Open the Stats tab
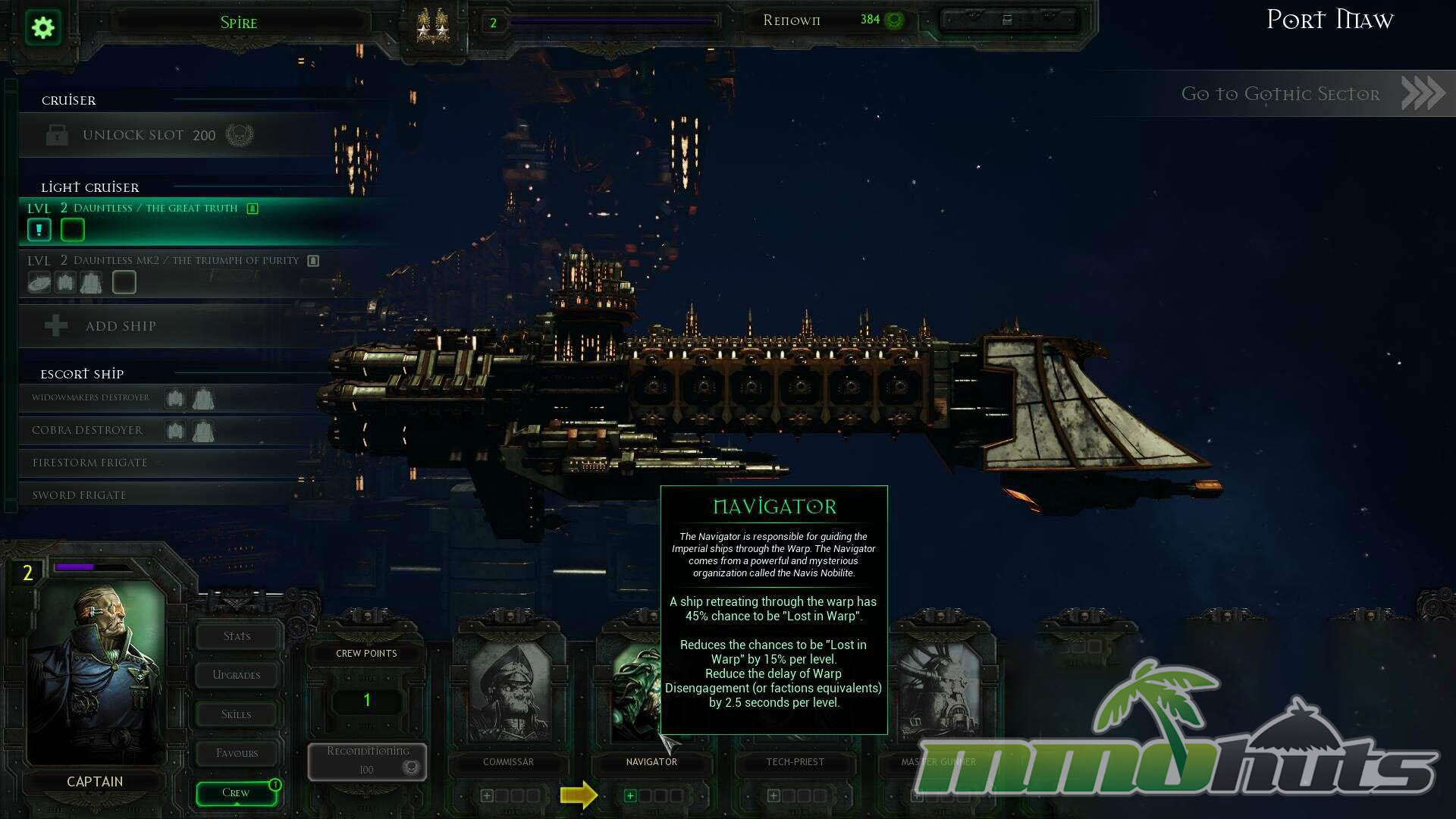The image size is (1456, 819). click(x=237, y=636)
